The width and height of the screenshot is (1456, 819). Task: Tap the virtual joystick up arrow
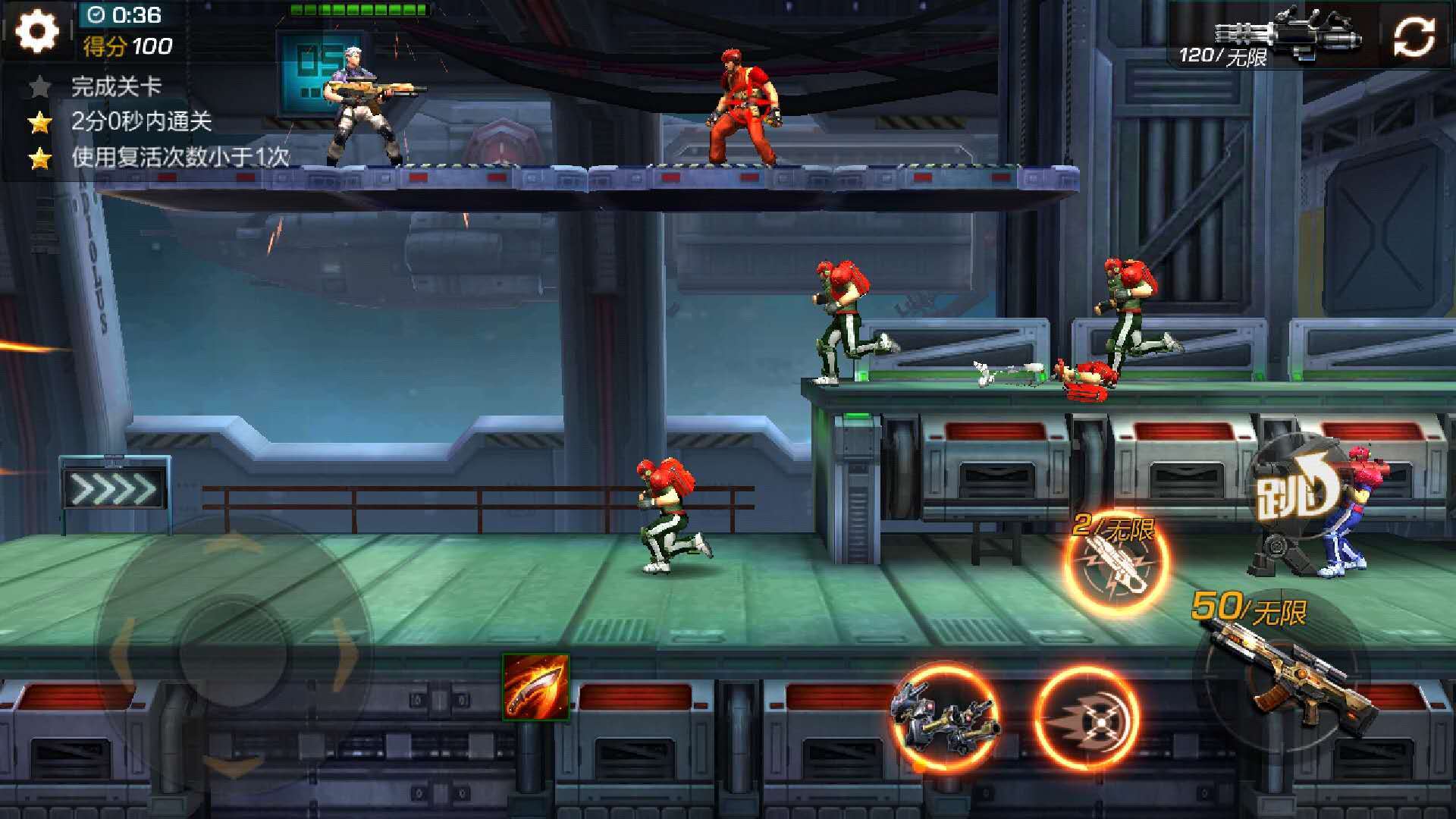tap(233, 542)
